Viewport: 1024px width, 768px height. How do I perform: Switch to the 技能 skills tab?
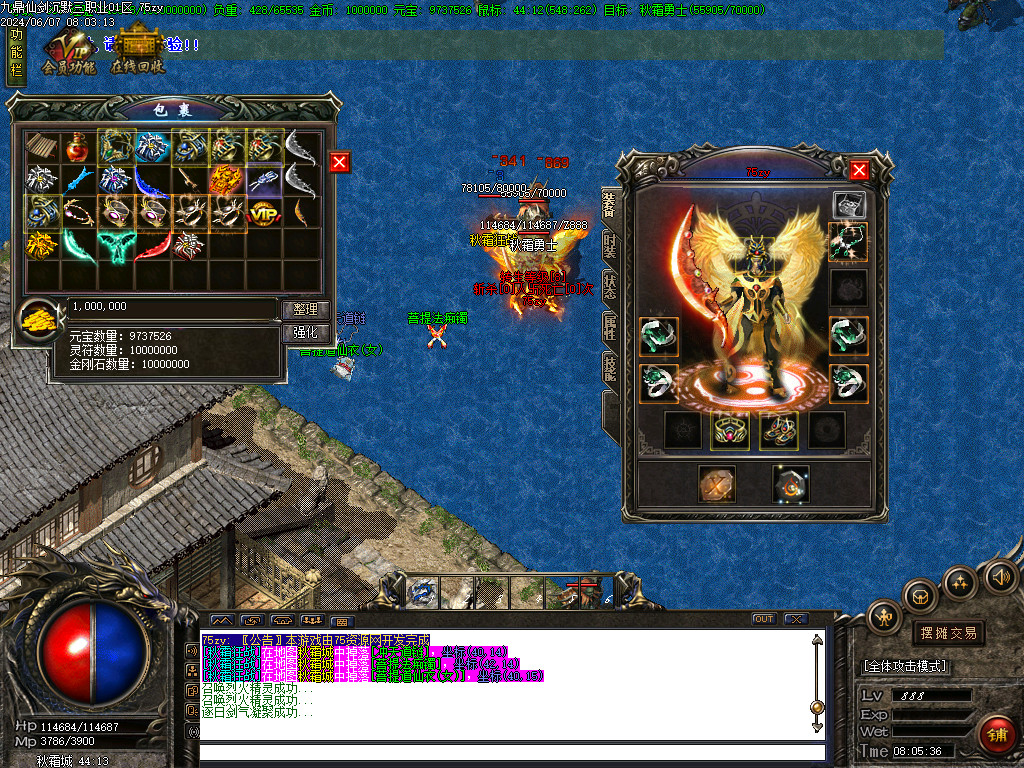[x=609, y=367]
